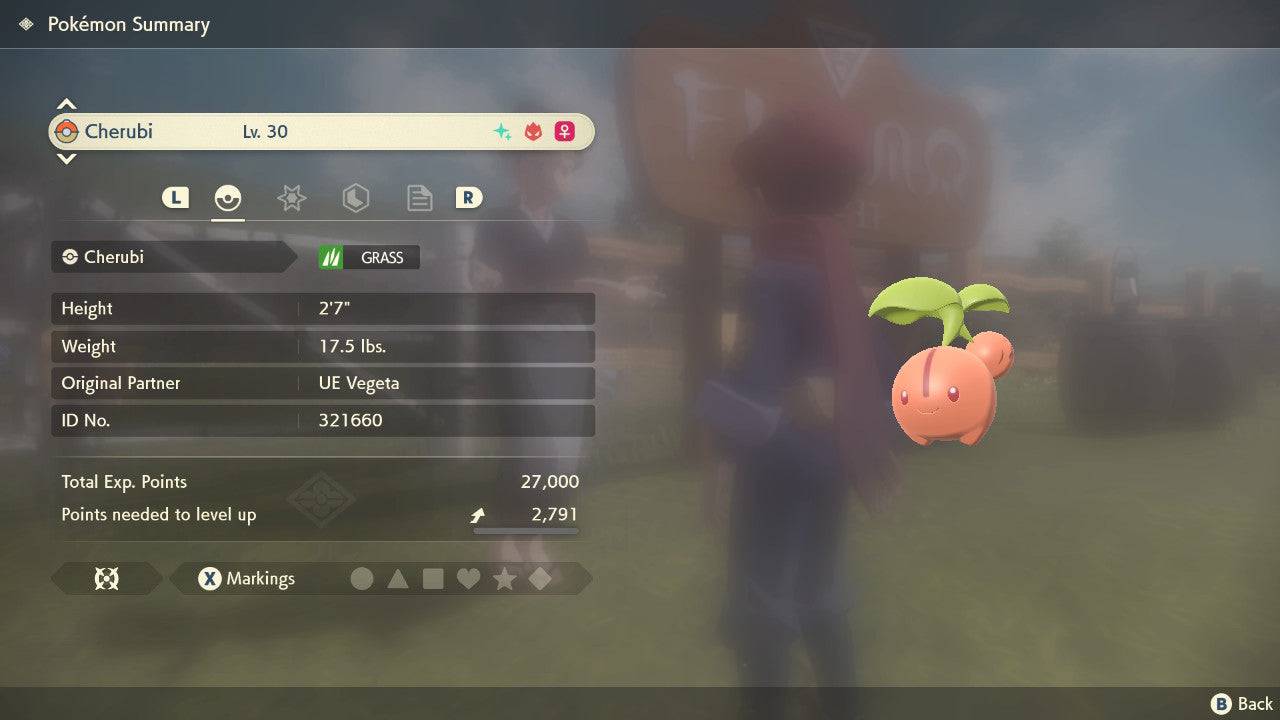Select the previous Pokémon with the up arrow

point(66,104)
